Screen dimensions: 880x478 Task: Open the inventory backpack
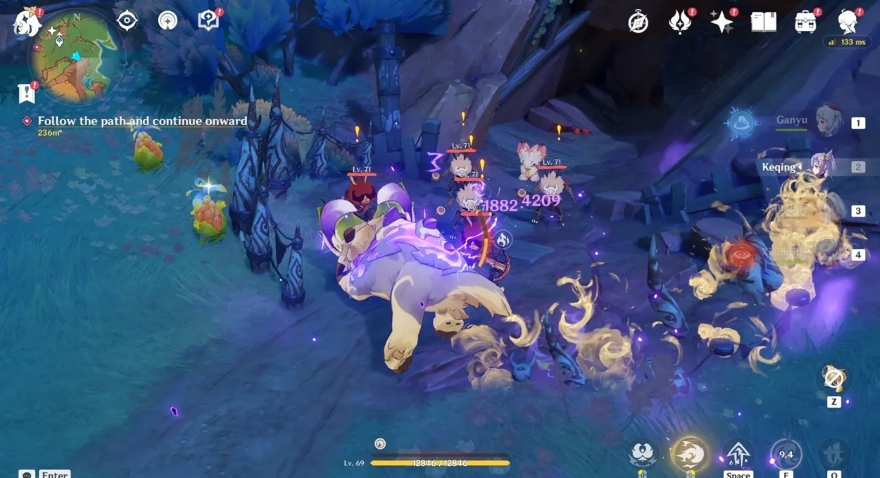[x=806, y=21]
